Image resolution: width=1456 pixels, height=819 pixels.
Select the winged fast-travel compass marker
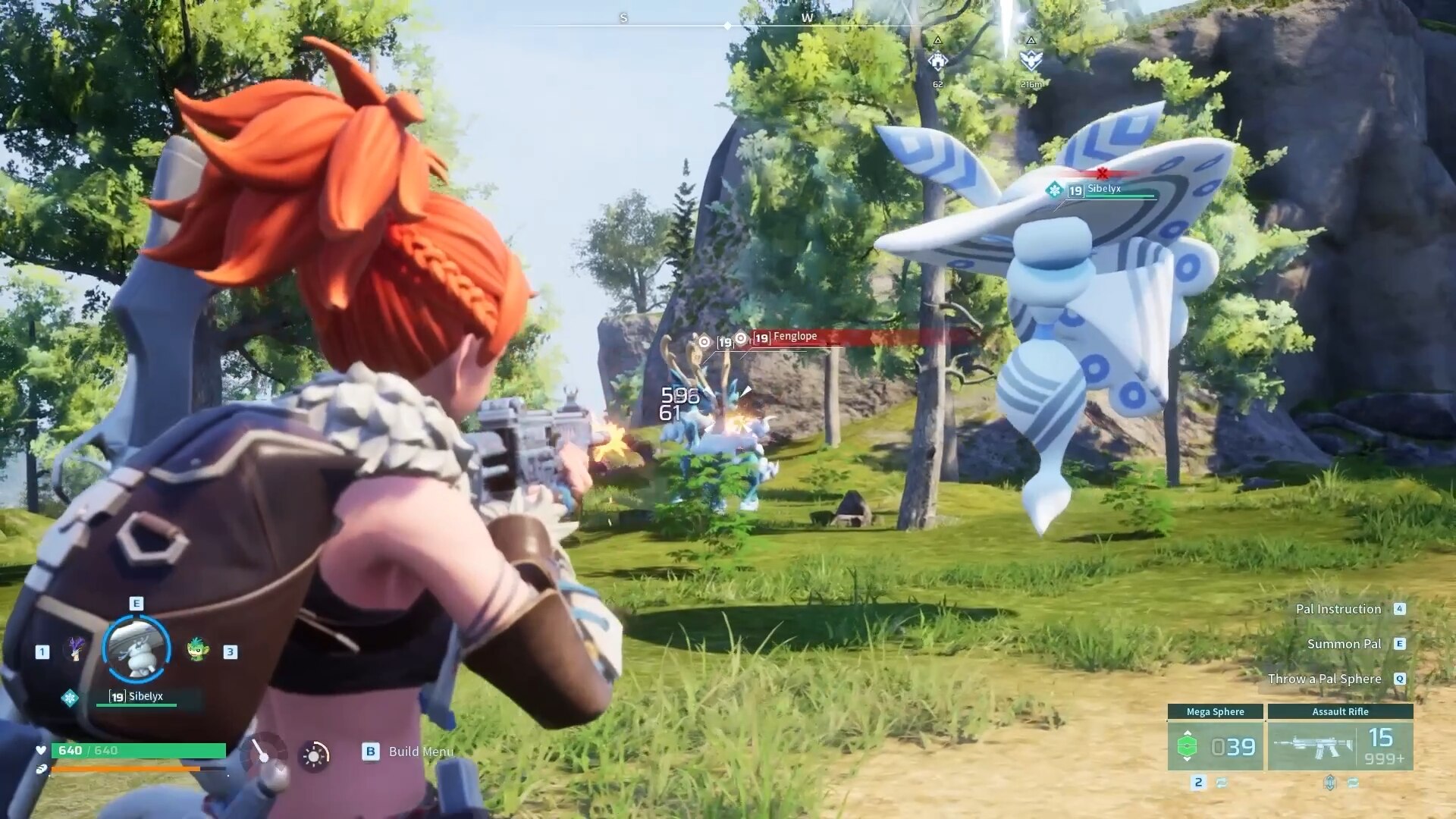[x=1031, y=60]
